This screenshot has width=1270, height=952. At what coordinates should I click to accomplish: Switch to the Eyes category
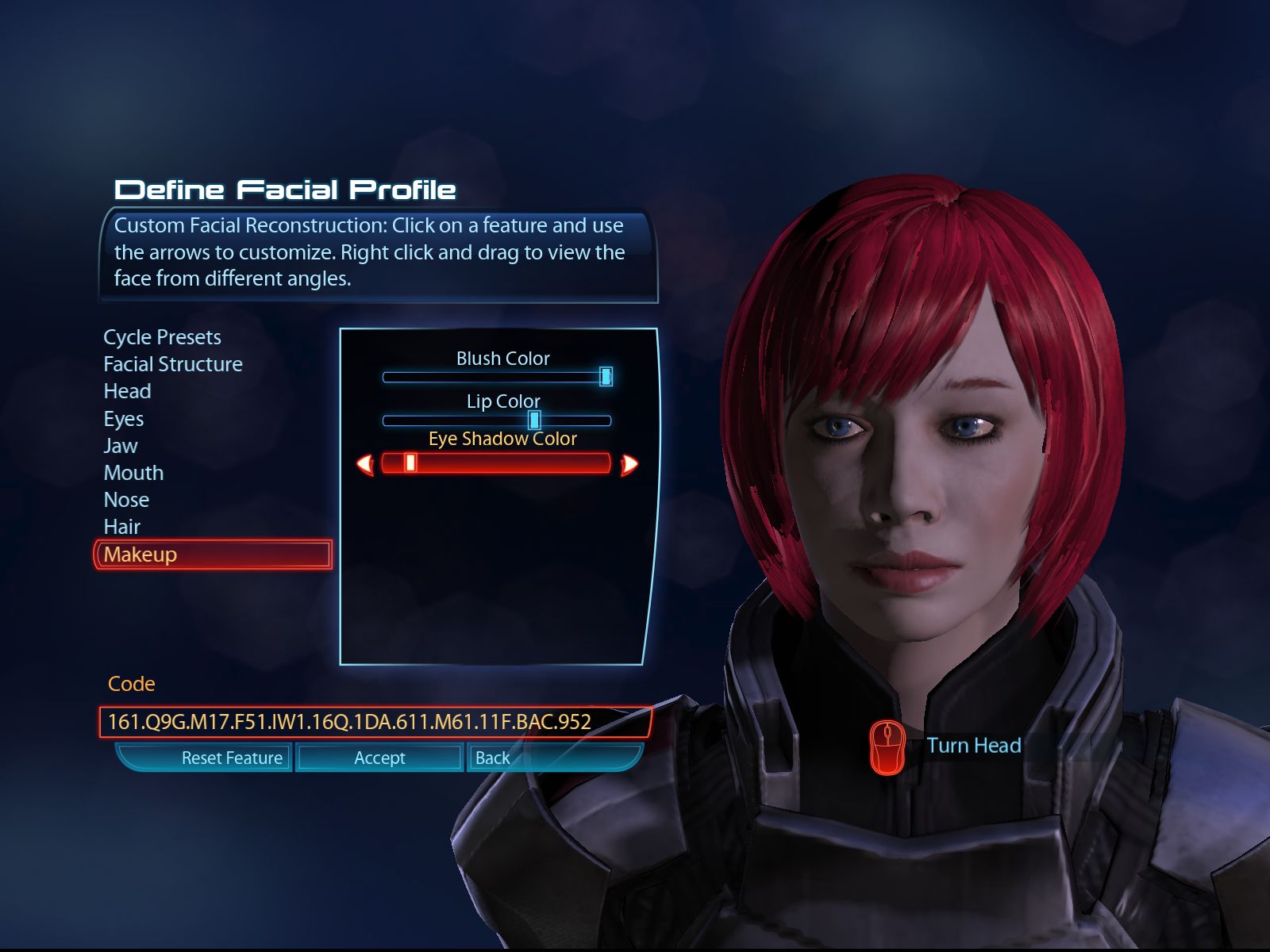(124, 419)
